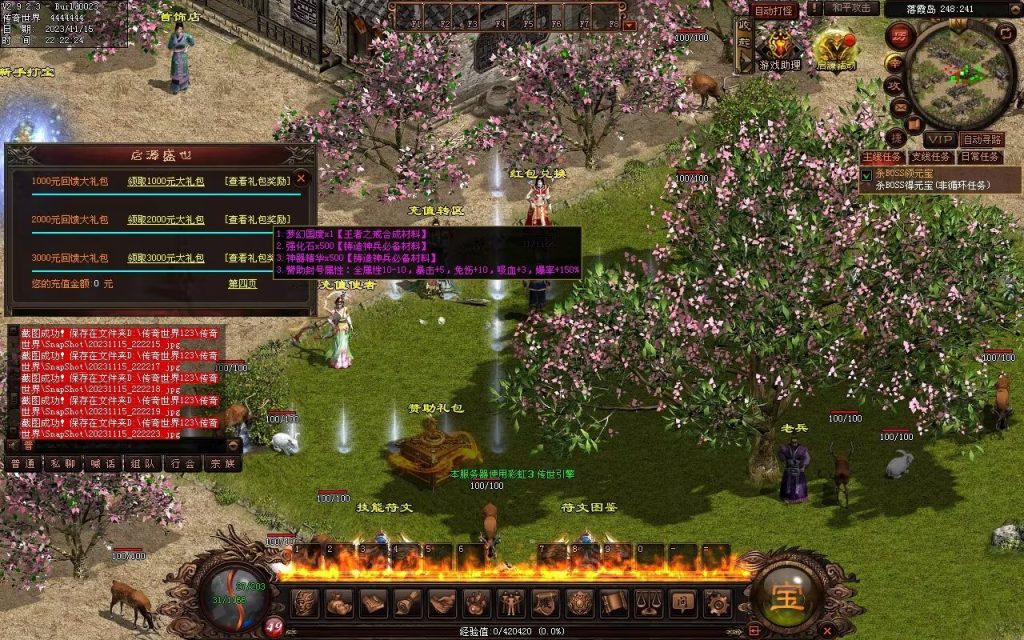The width and height of the screenshot is (1024, 640).
Task: Claim the 2000元大礼包 gift link
Action: [165, 220]
